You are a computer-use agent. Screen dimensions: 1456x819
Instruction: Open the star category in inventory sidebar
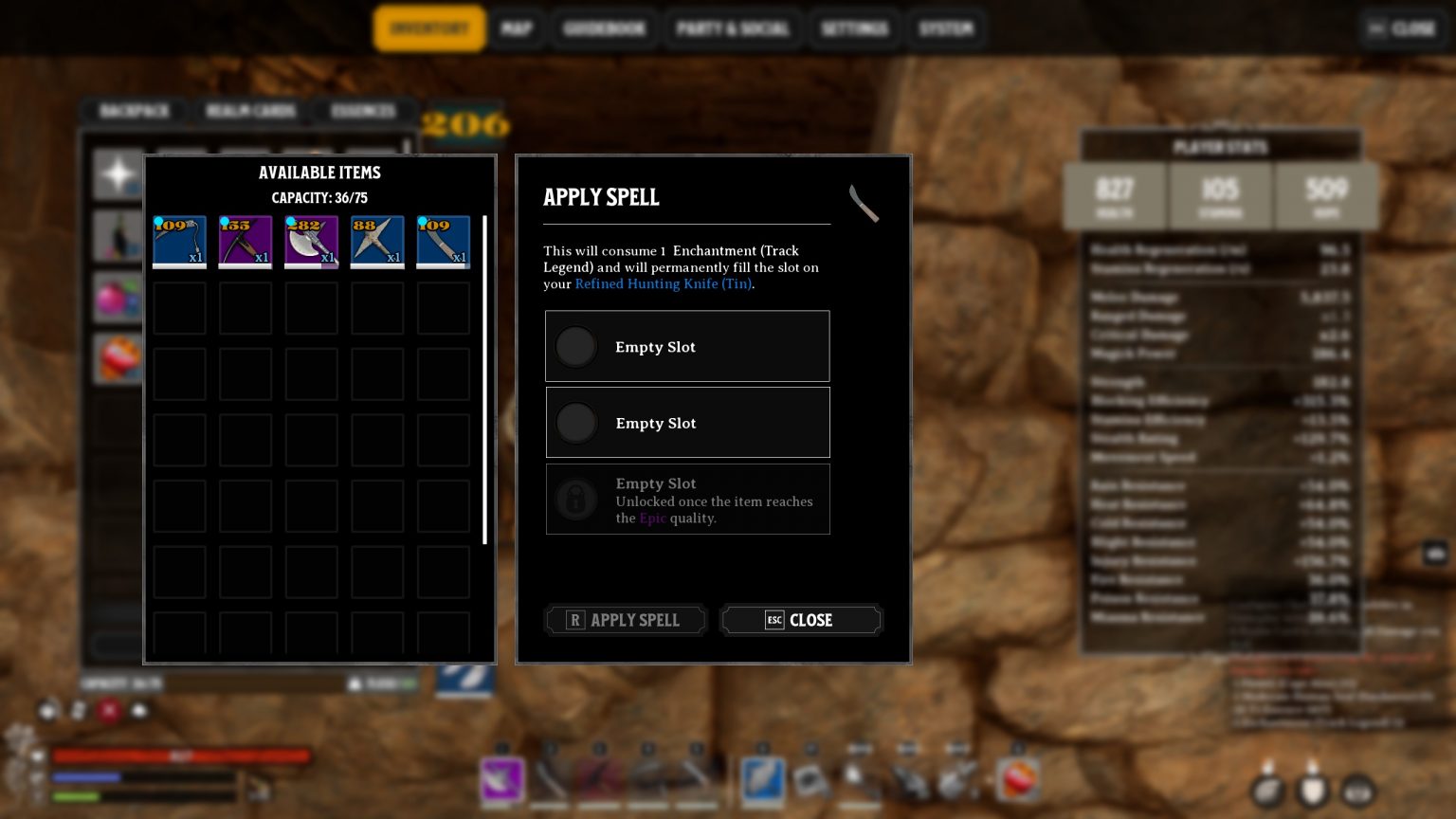tap(117, 172)
